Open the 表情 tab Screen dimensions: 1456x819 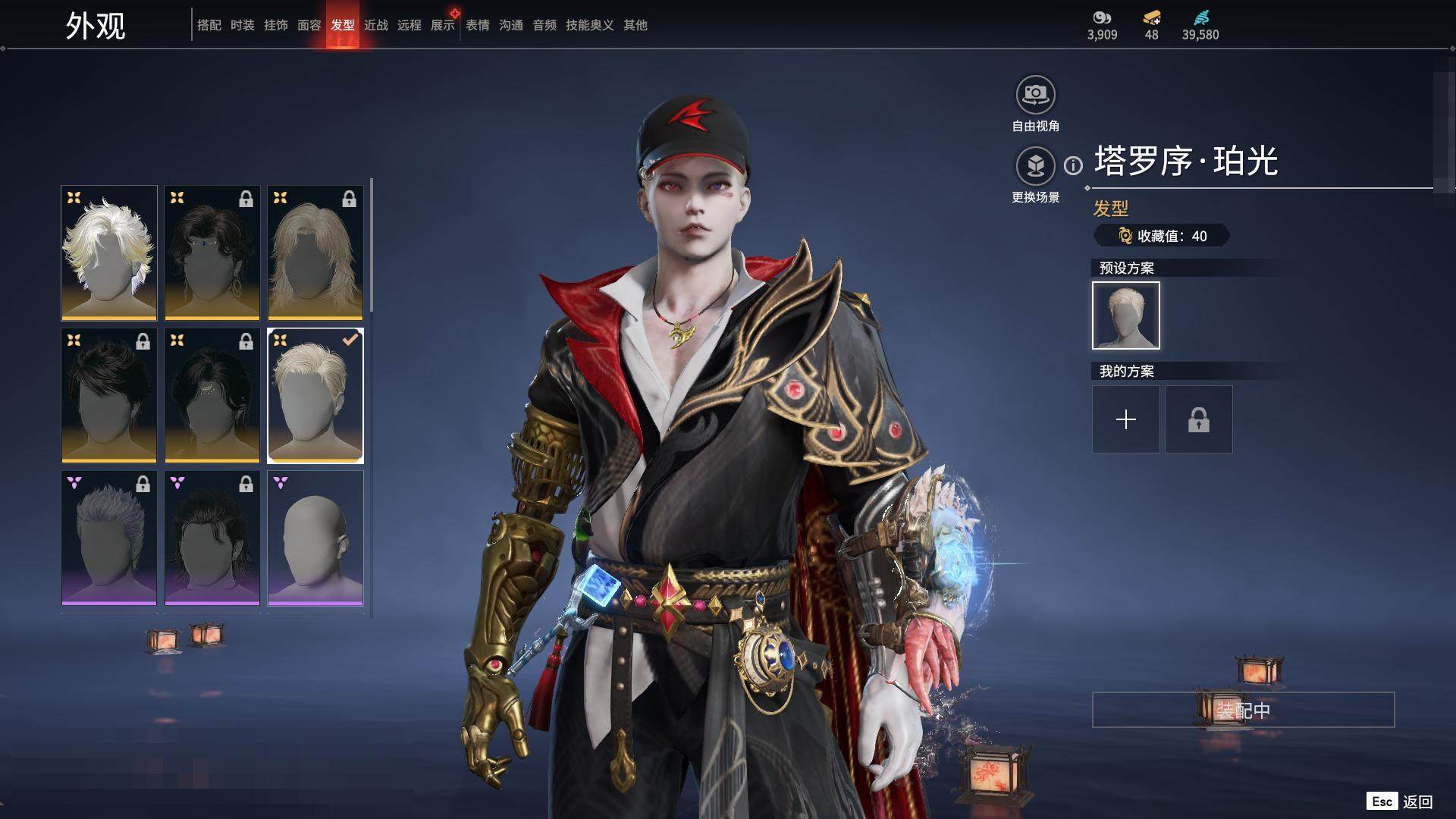[x=477, y=25]
